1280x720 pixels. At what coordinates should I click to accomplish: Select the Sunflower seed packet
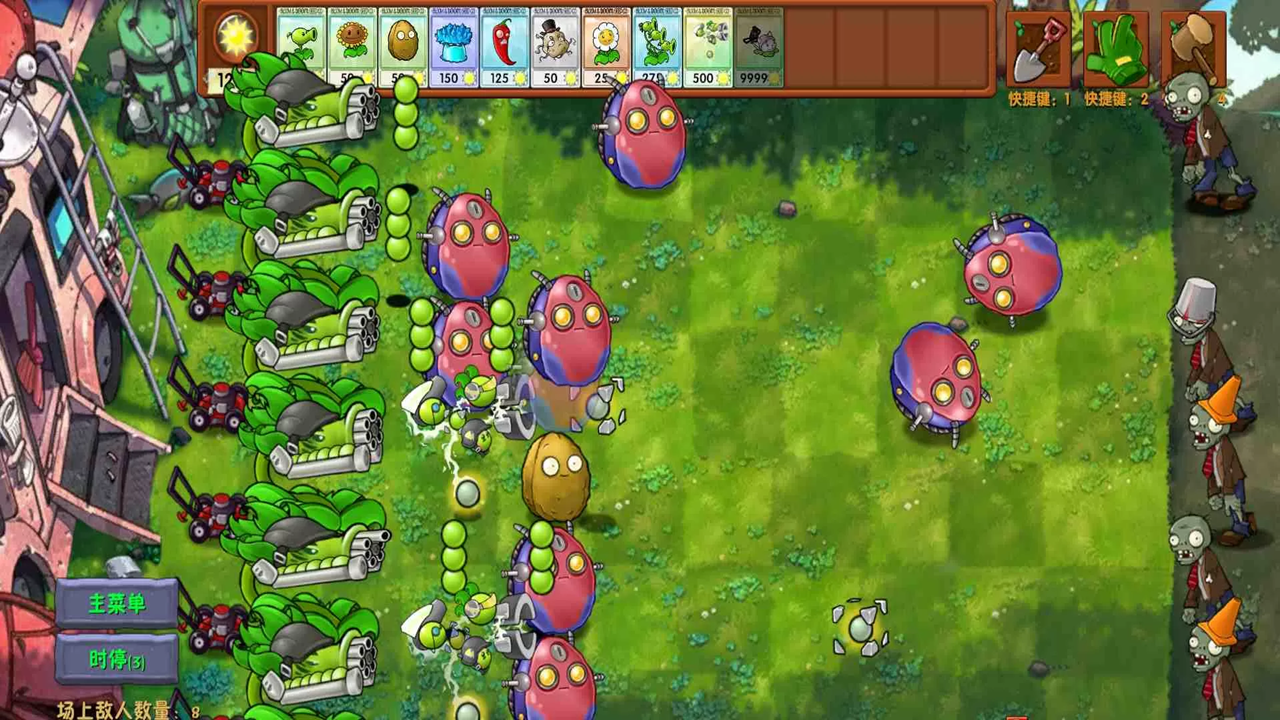coord(352,45)
